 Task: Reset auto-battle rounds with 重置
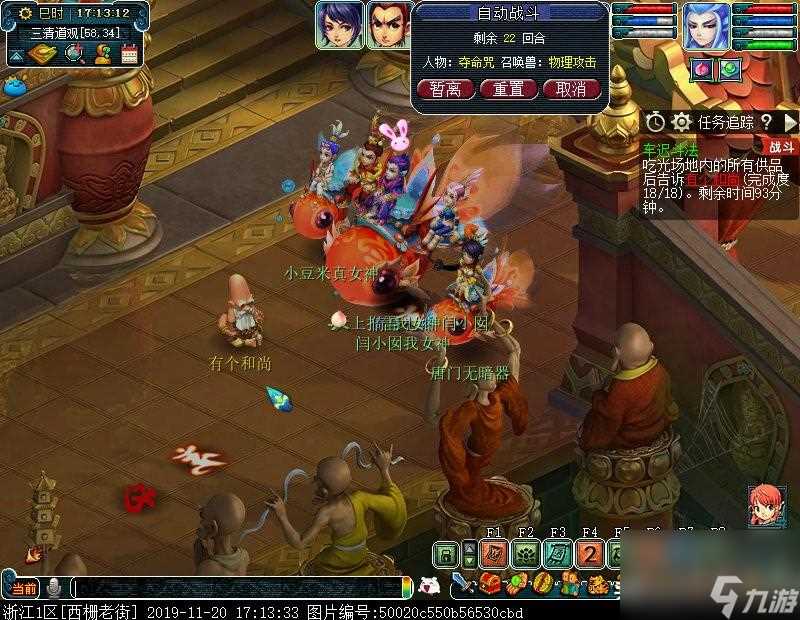tap(508, 89)
